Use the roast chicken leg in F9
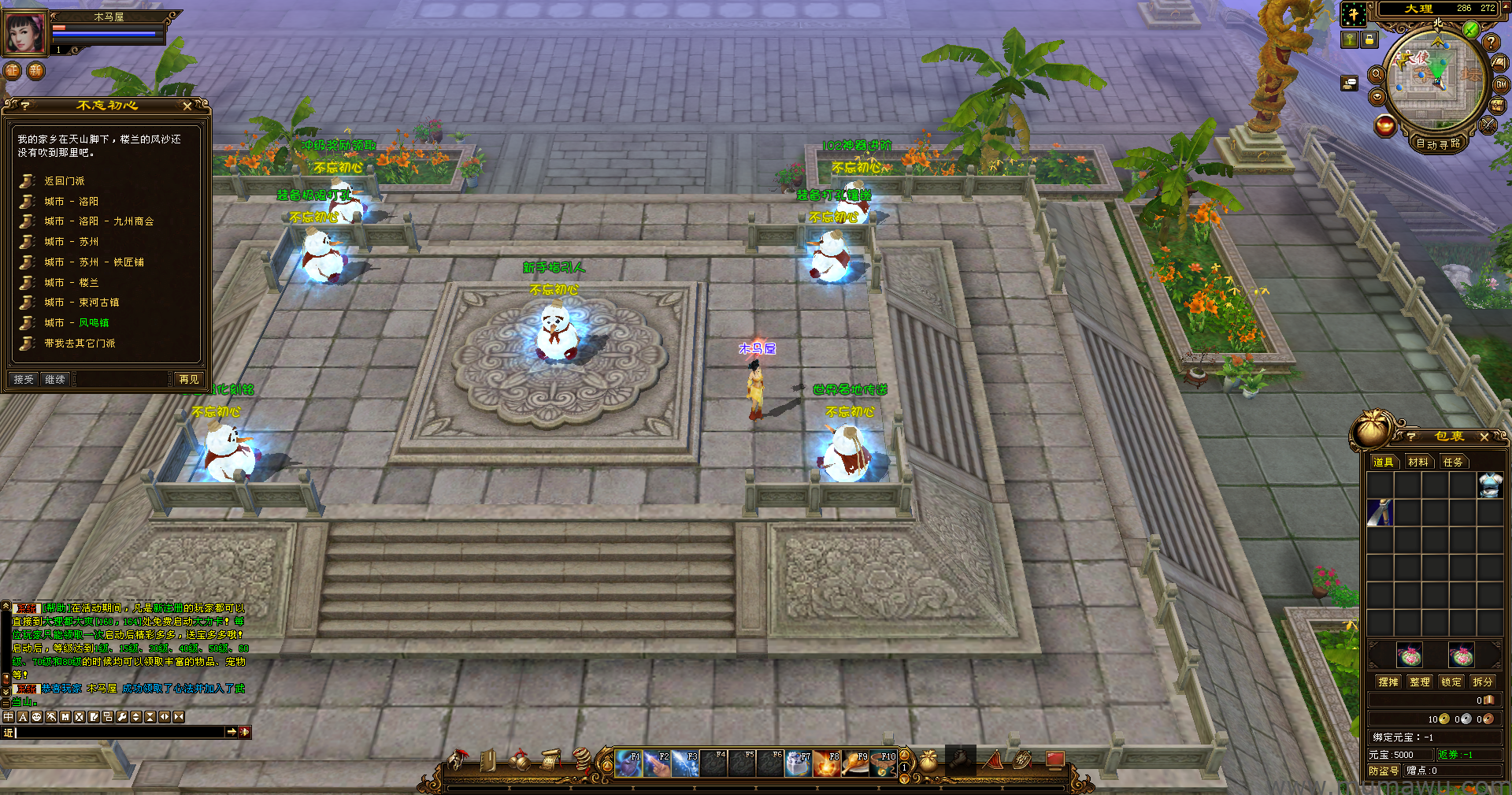This screenshot has height=795, width=1512. point(855,763)
